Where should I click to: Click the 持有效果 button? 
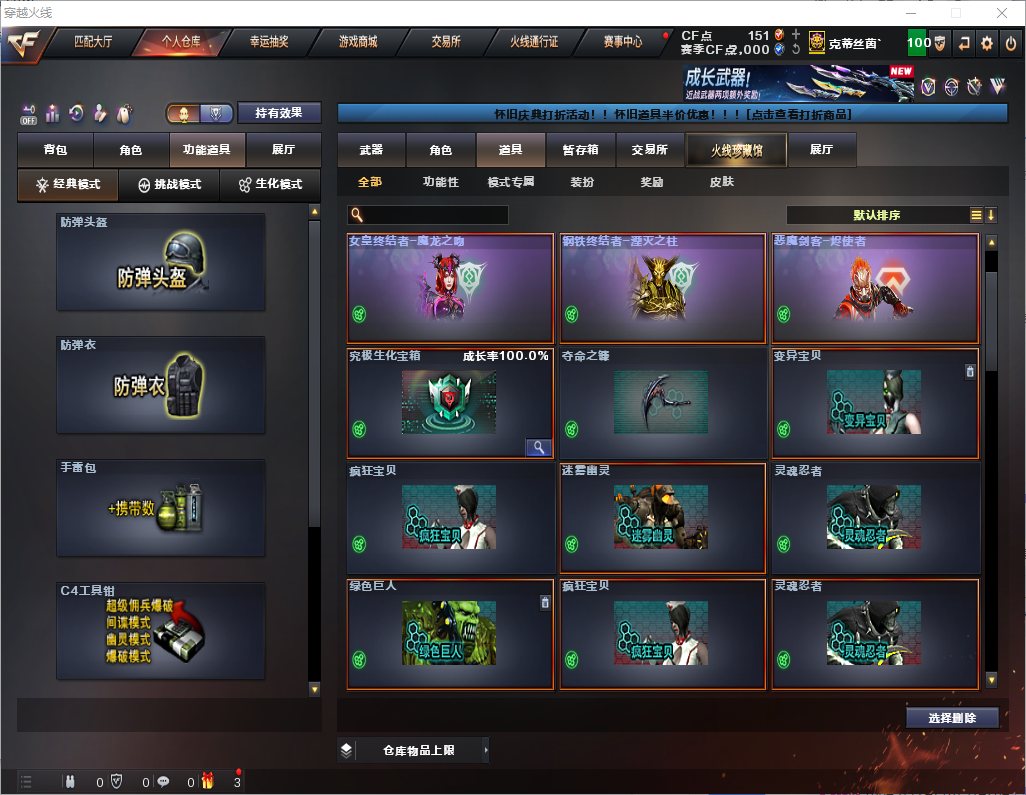pyautogui.click(x=279, y=113)
